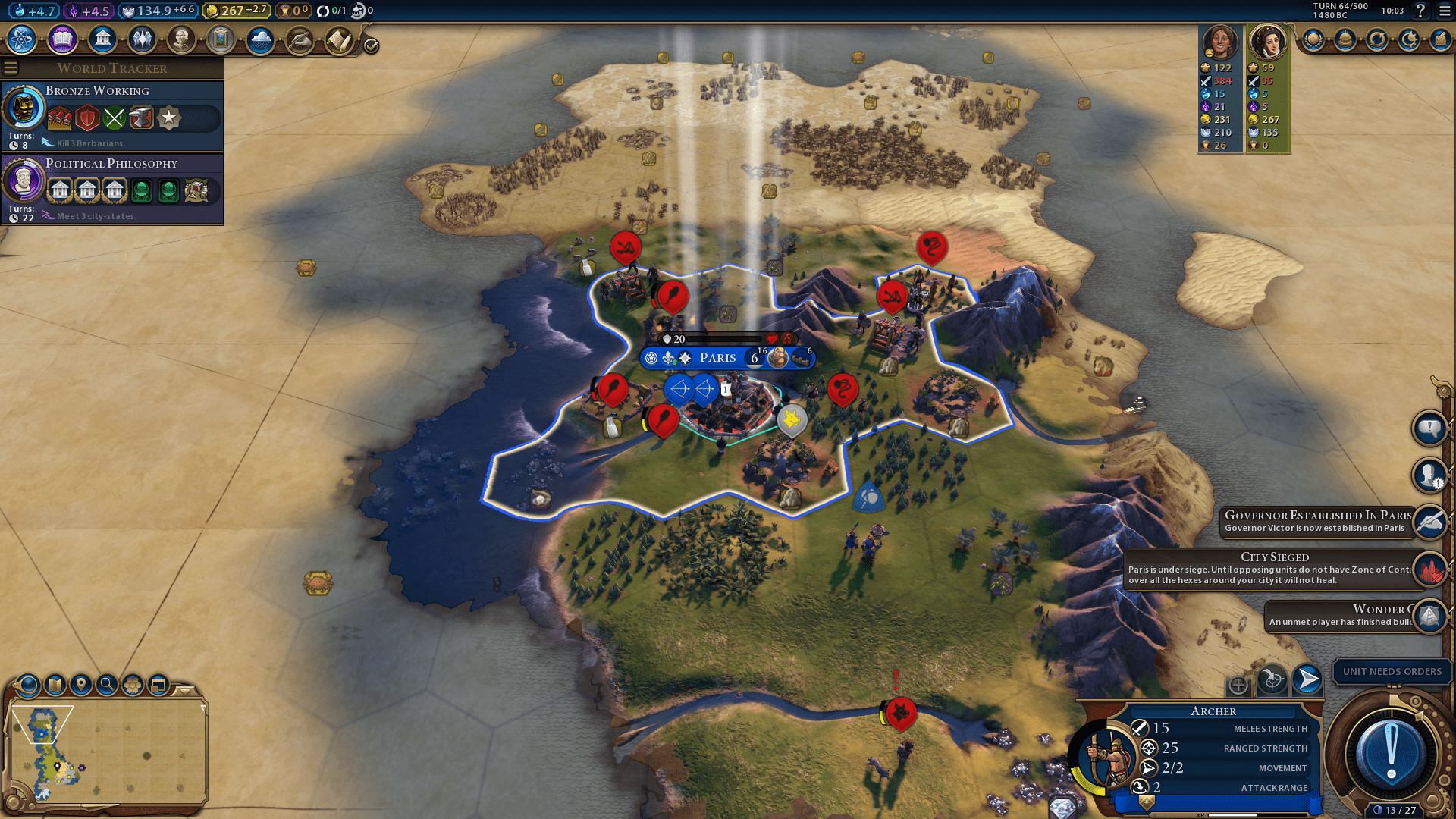Open the Technology tree via the atom icon
The width and height of the screenshot is (1456, 819).
point(20,39)
